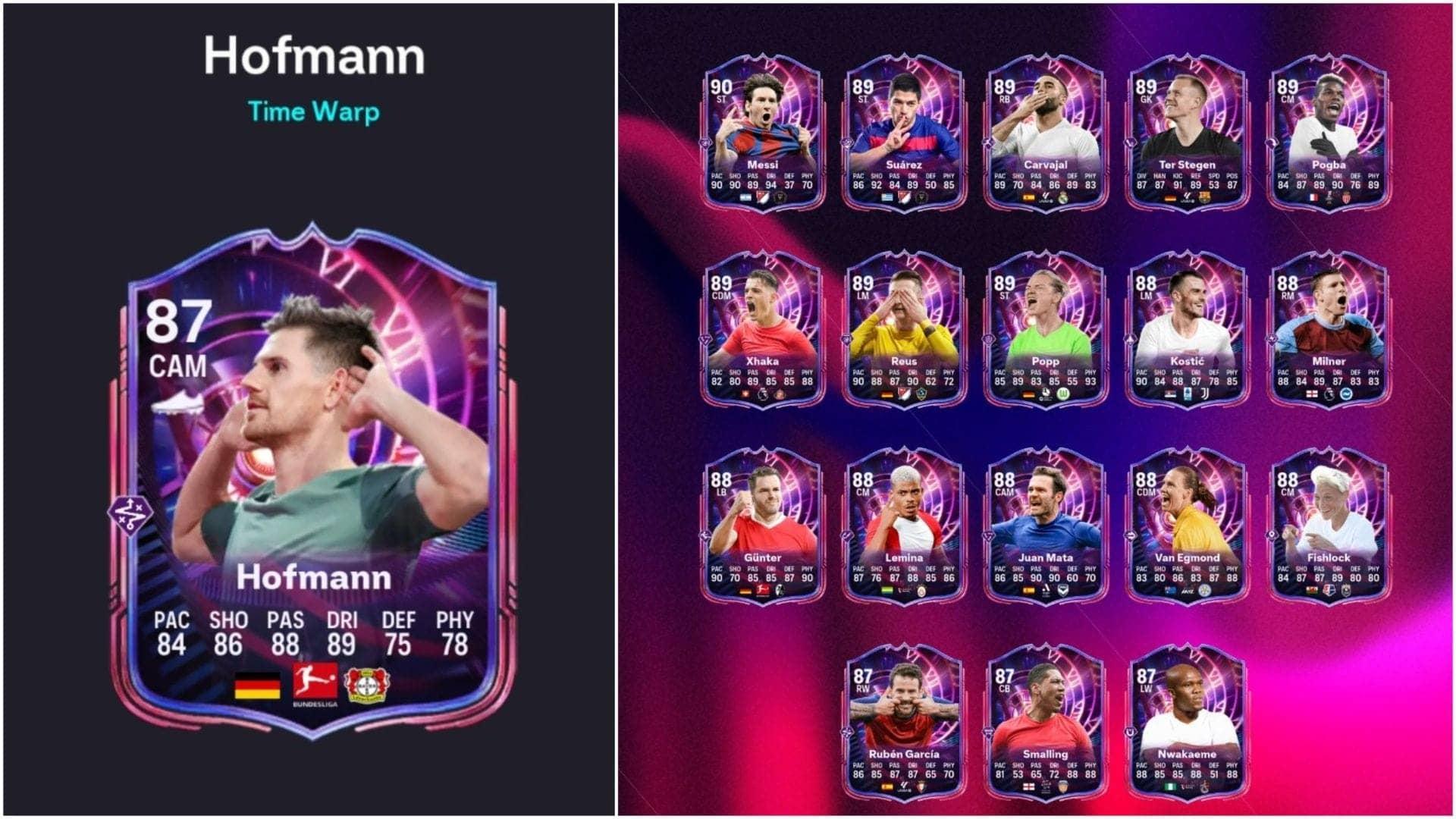Click the England flag on Milner's card
1456x819 pixels.
(1312, 394)
